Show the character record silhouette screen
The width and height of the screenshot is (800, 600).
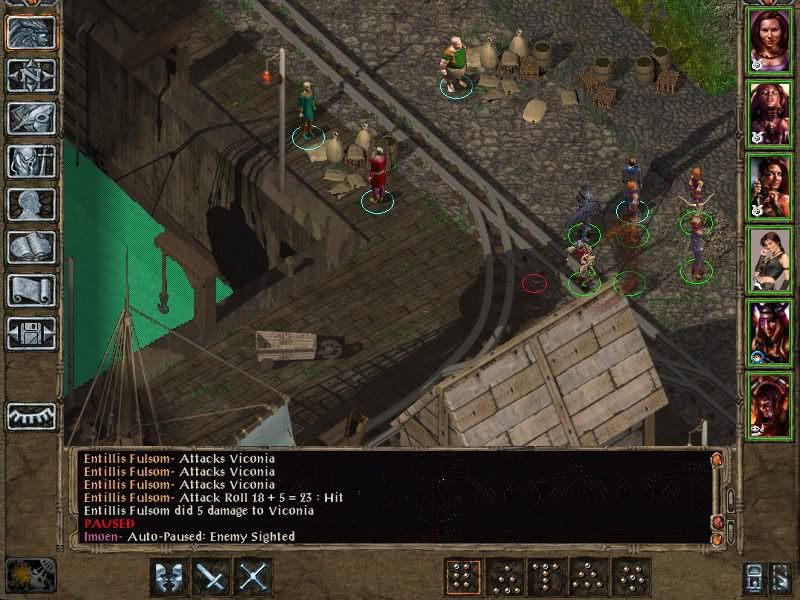pos(31,204)
